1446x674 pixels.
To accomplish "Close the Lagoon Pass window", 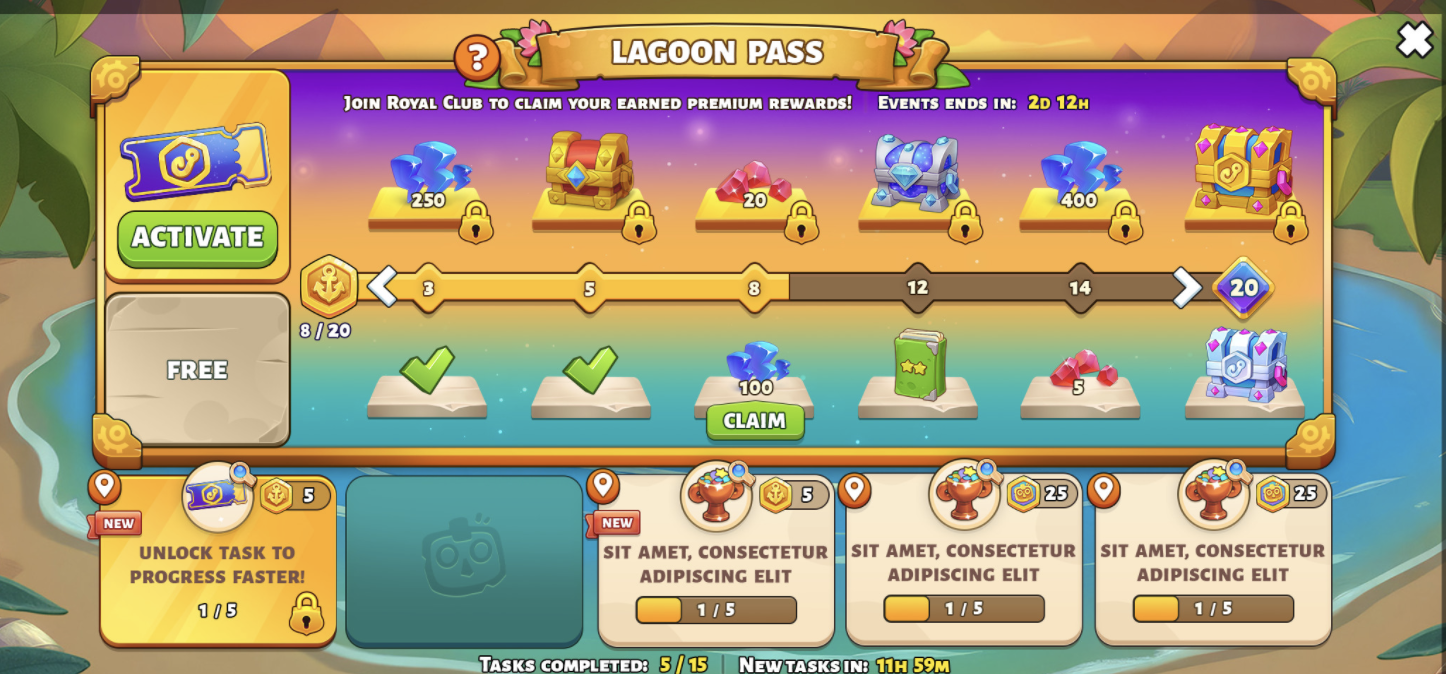I will point(1414,40).
